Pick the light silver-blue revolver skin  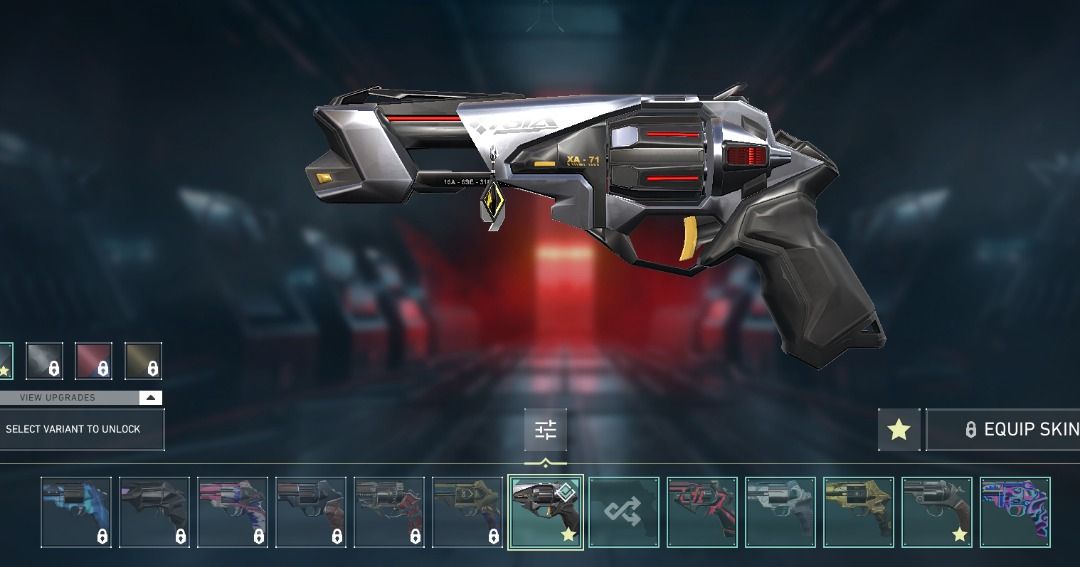point(780,512)
